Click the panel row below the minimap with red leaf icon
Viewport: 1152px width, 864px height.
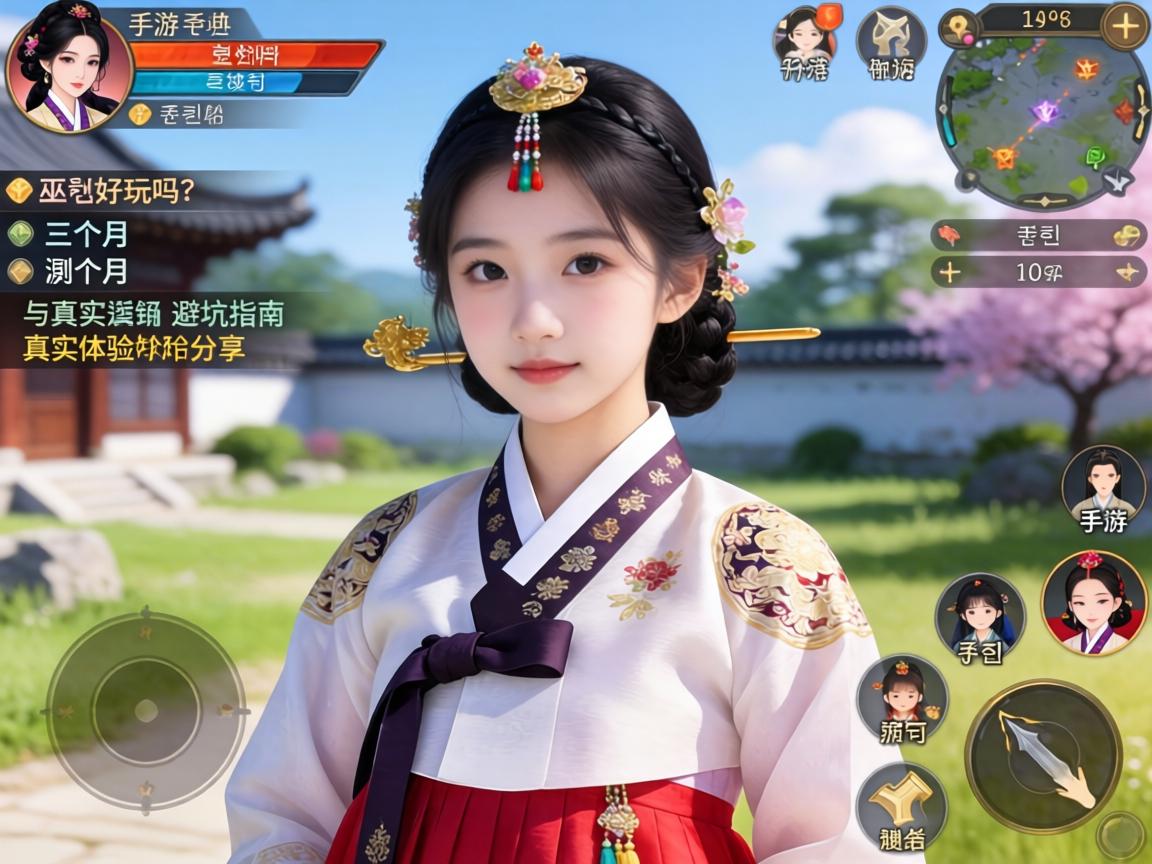[x=1040, y=236]
